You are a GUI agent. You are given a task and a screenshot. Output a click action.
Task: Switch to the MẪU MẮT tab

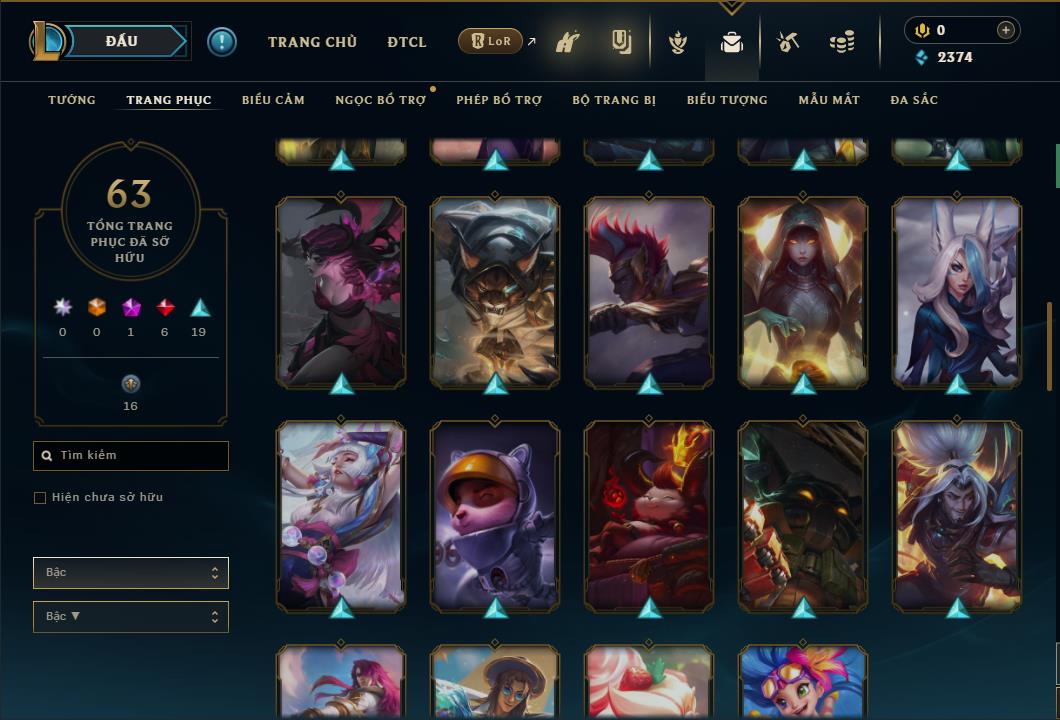pos(829,100)
